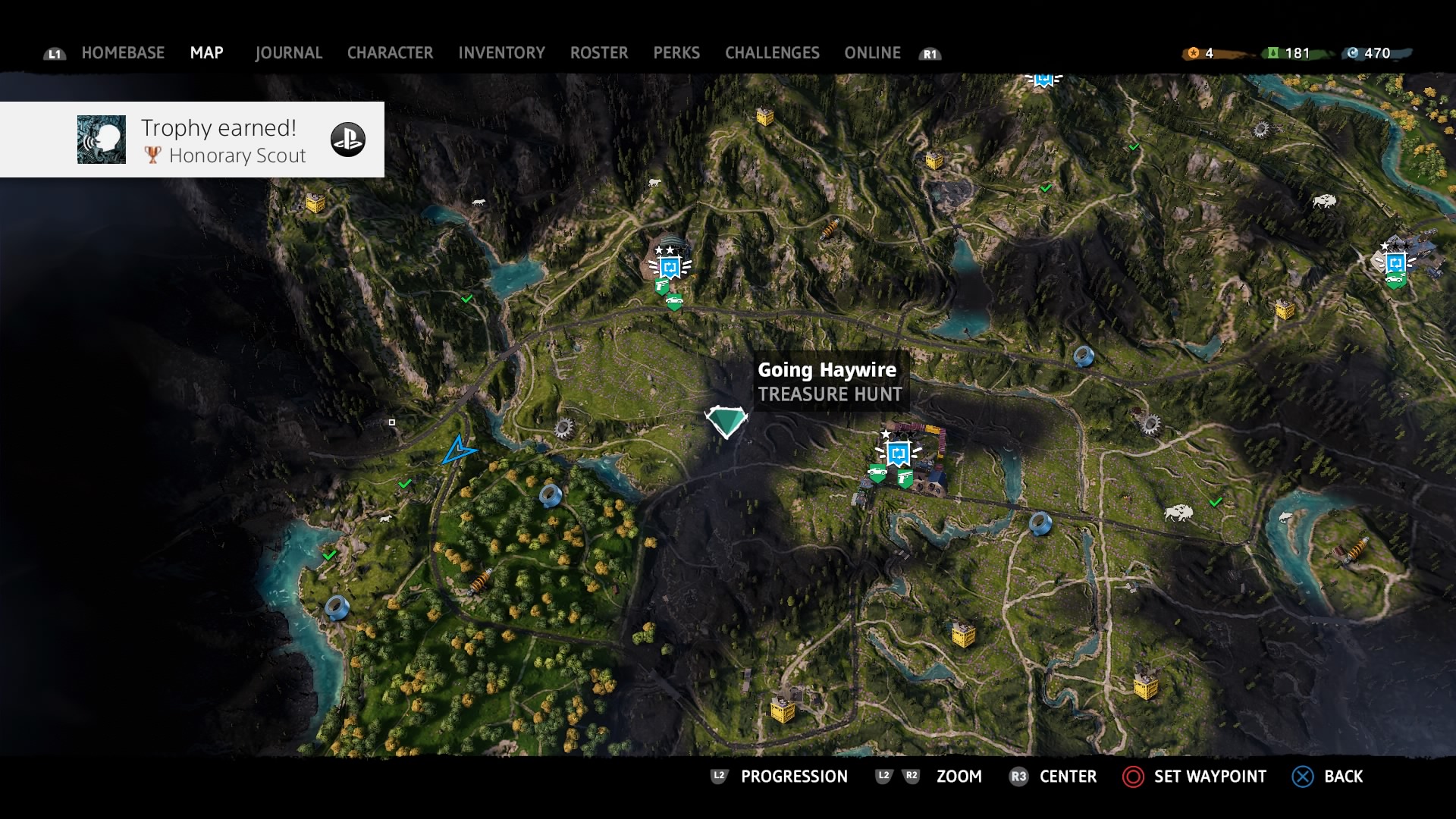Switch to the JOURNAL tab
Screen dimensions: 1456x819
click(x=288, y=52)
